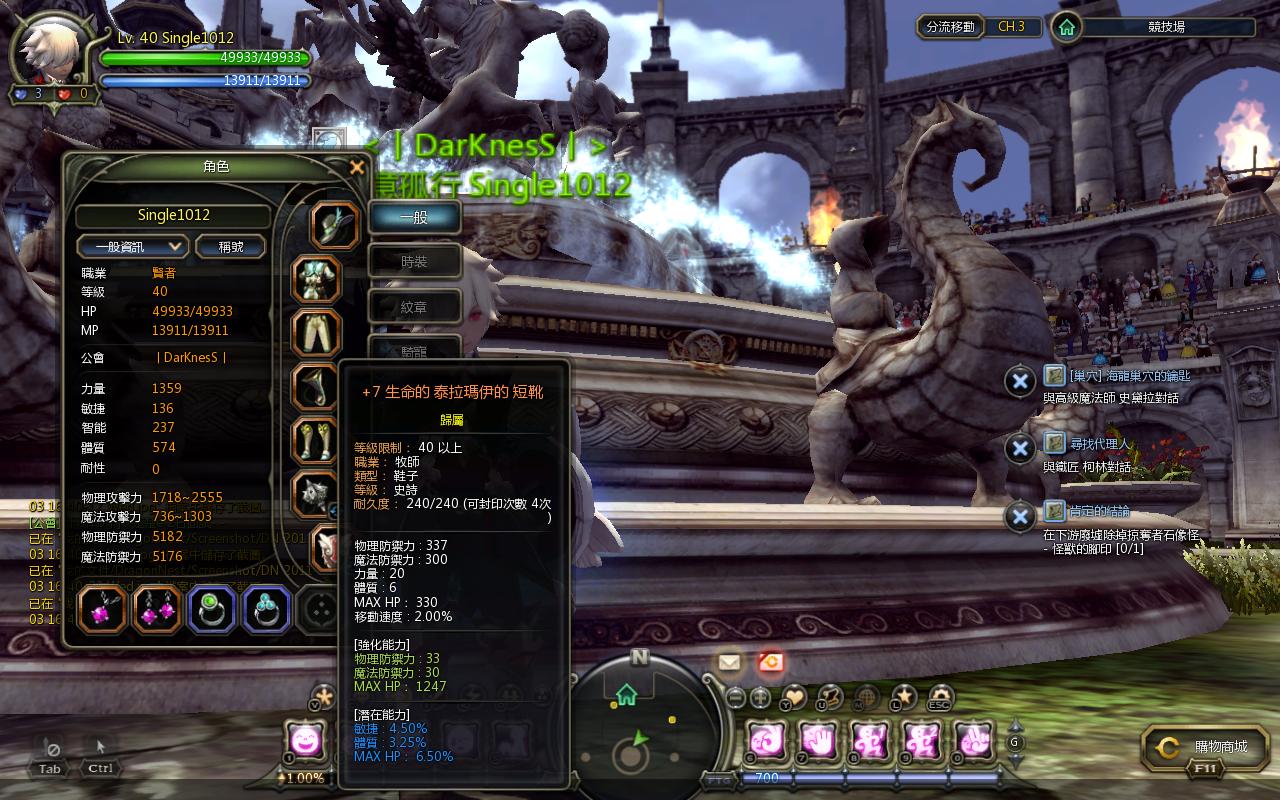Close the 角色 character window
1280x800 pixels.
pos(357,168)
